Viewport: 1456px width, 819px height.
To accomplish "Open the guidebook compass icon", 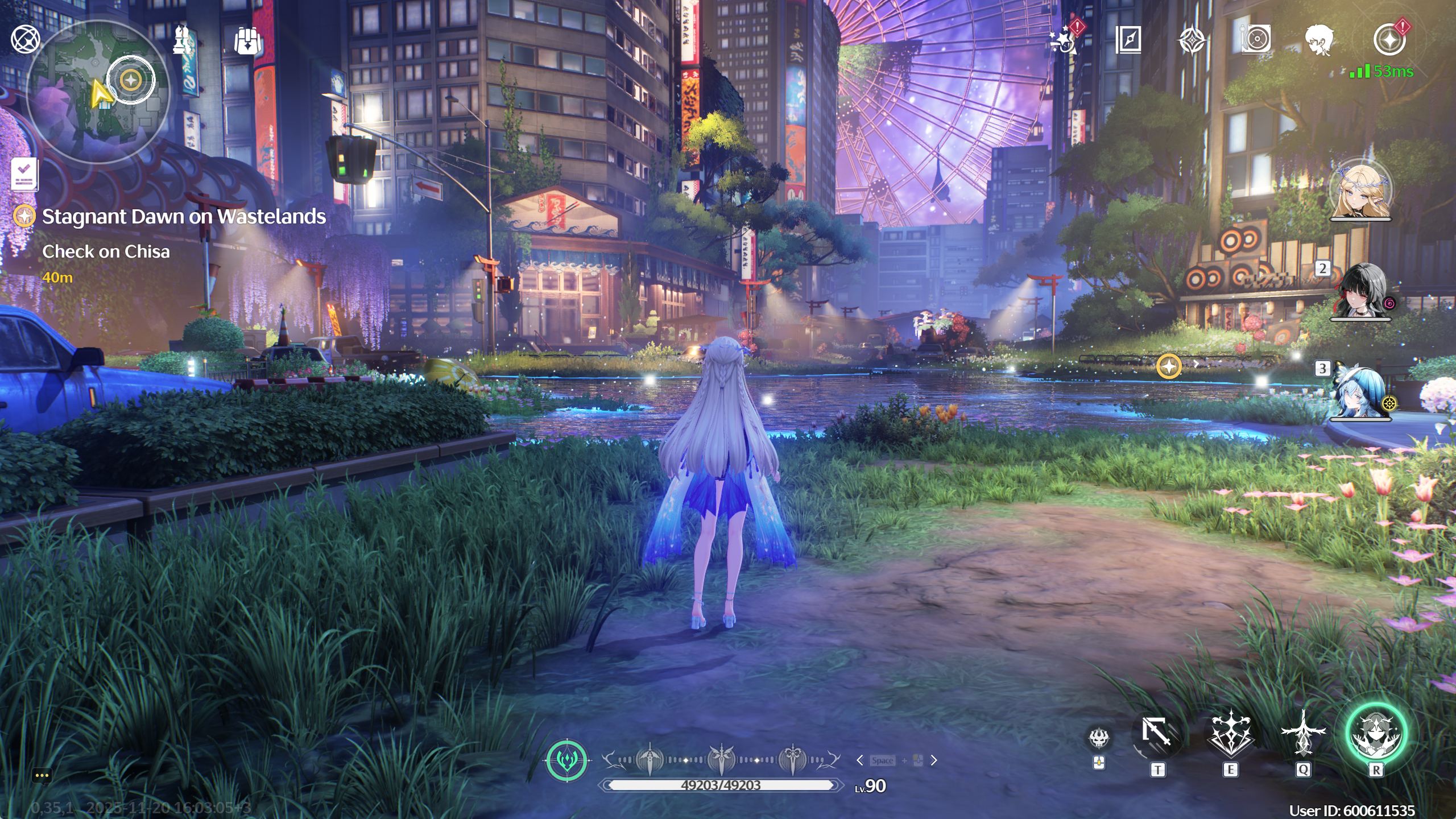I will tap(1128, 40).
